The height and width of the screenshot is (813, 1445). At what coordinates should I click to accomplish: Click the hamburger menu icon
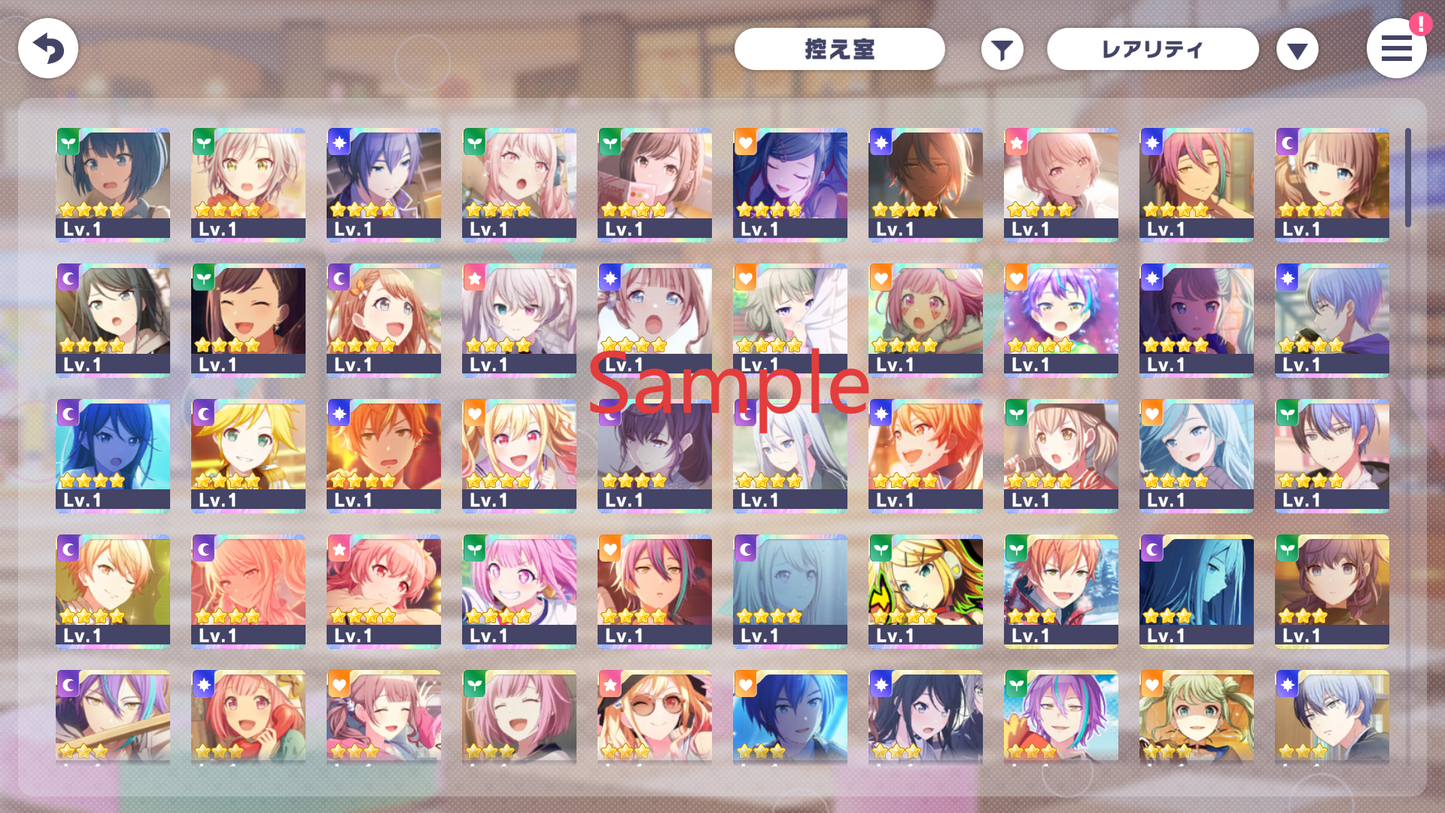tap(1396, 48)
